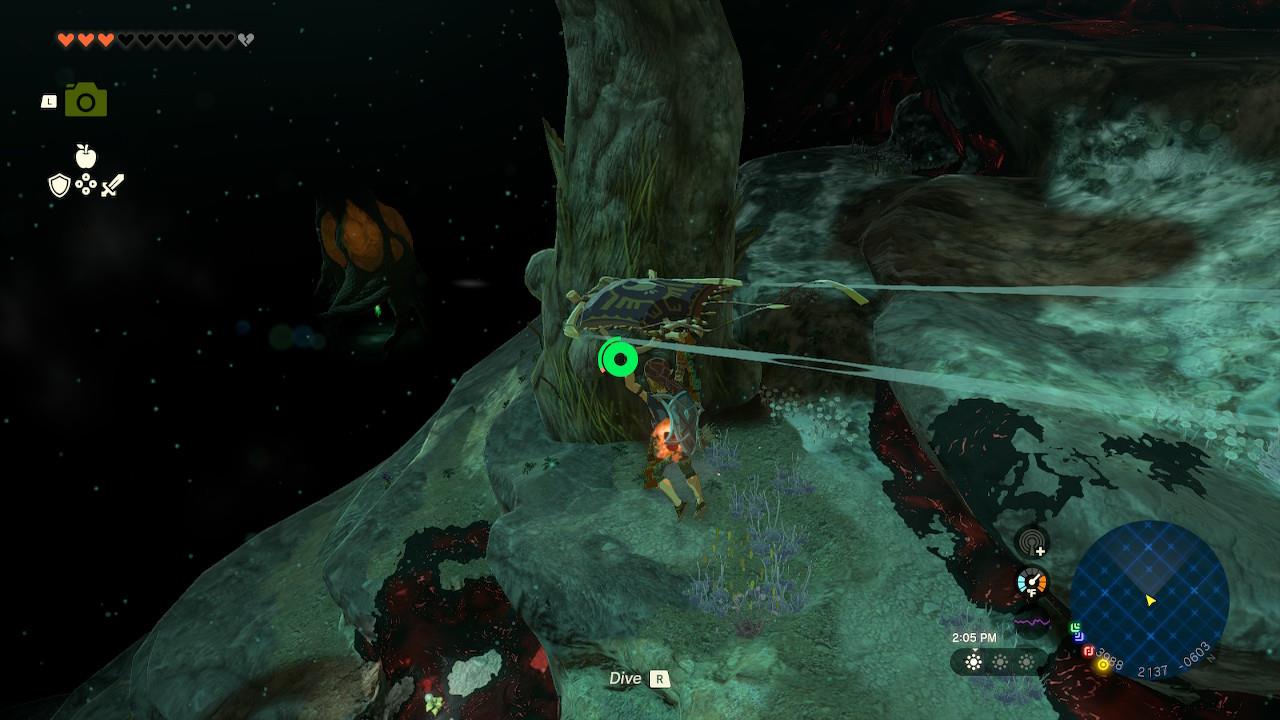Check the temperature gauge dial

(1031, 582)
